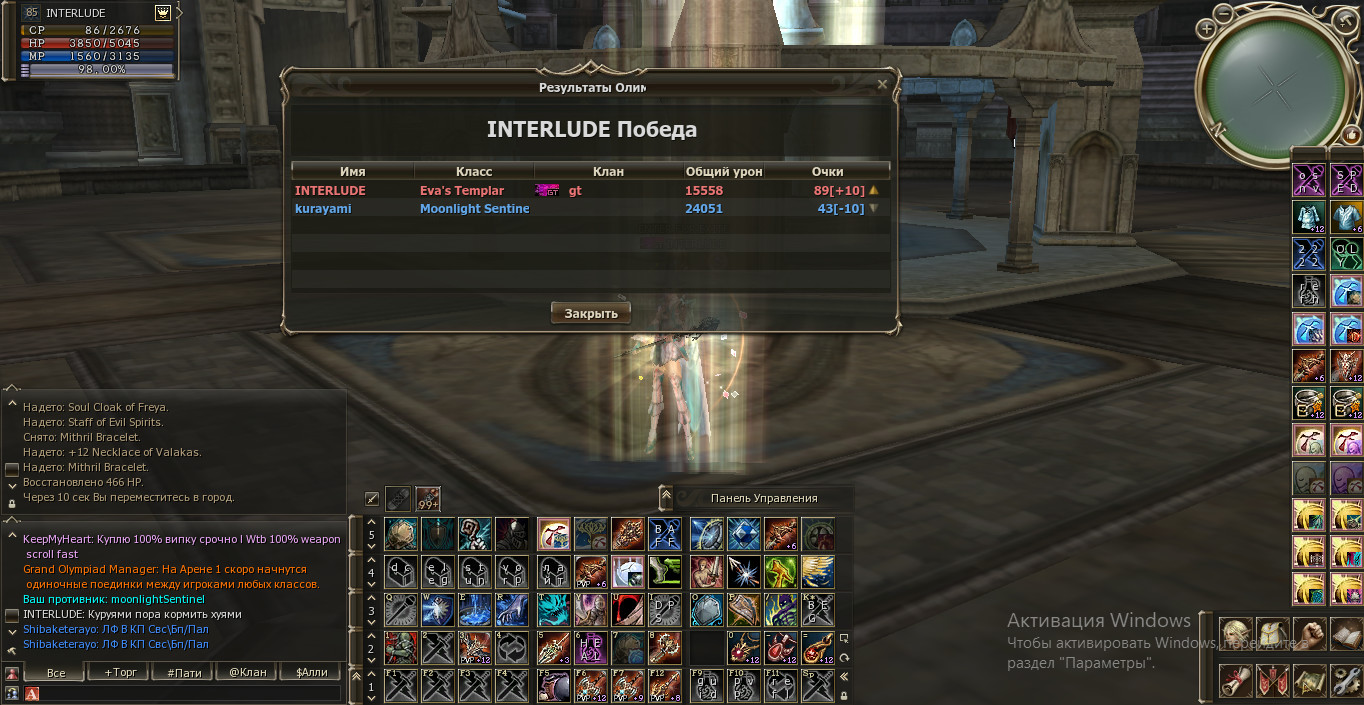Switch to the +Торг chat tab
Viewport: 1364px width, 705px height.
[x=119, y=672]
